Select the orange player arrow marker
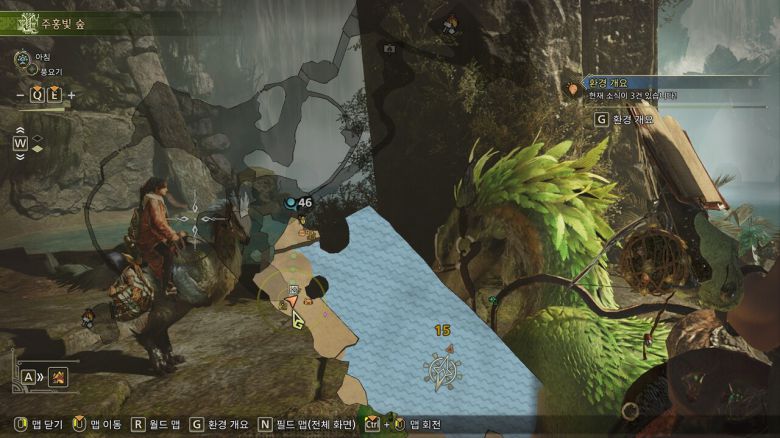Screen dimensions: 780x438 [291, 301]
